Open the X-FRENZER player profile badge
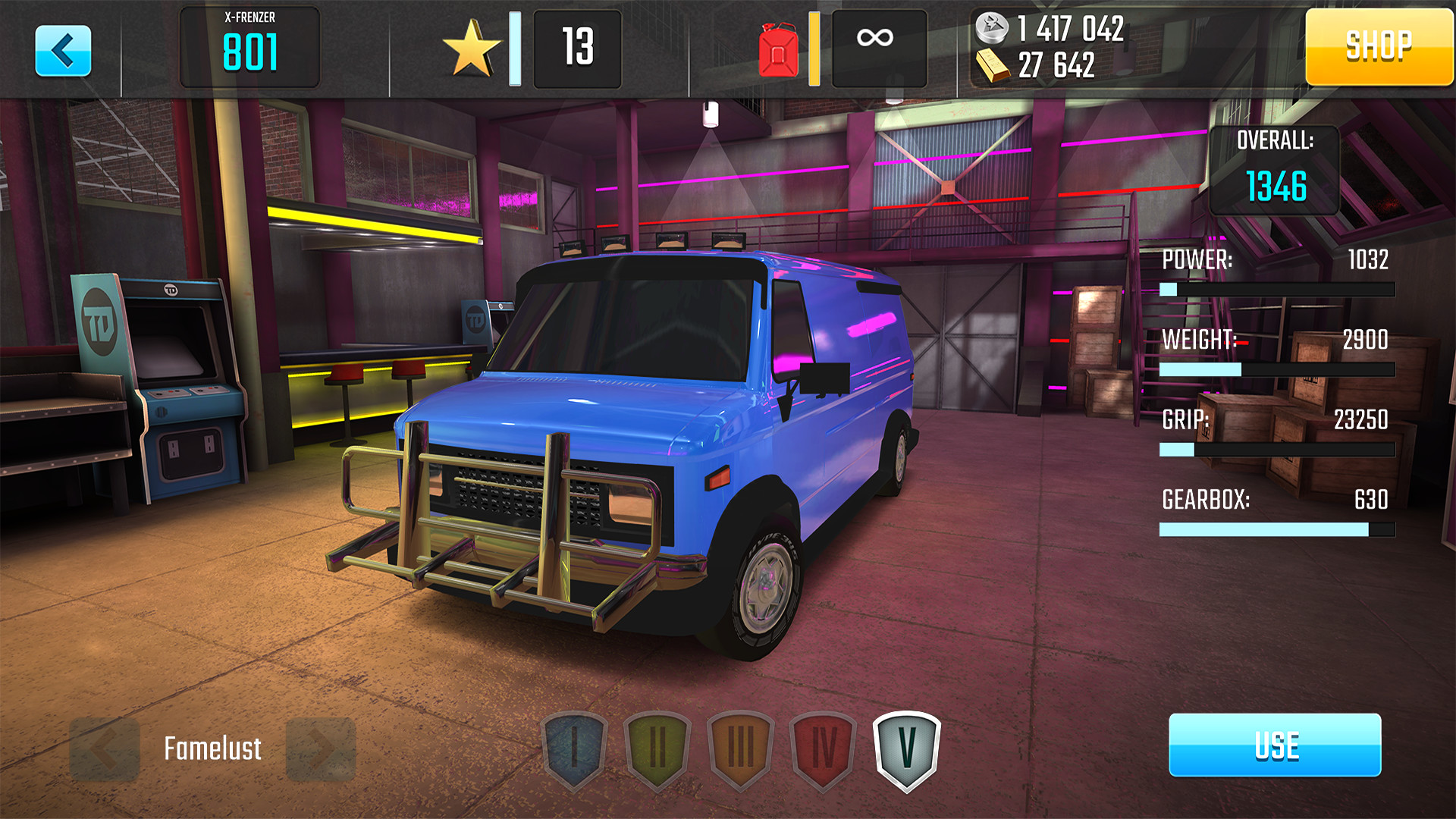Viewport: 1456px width, 819px height. [x=250, y=45]
